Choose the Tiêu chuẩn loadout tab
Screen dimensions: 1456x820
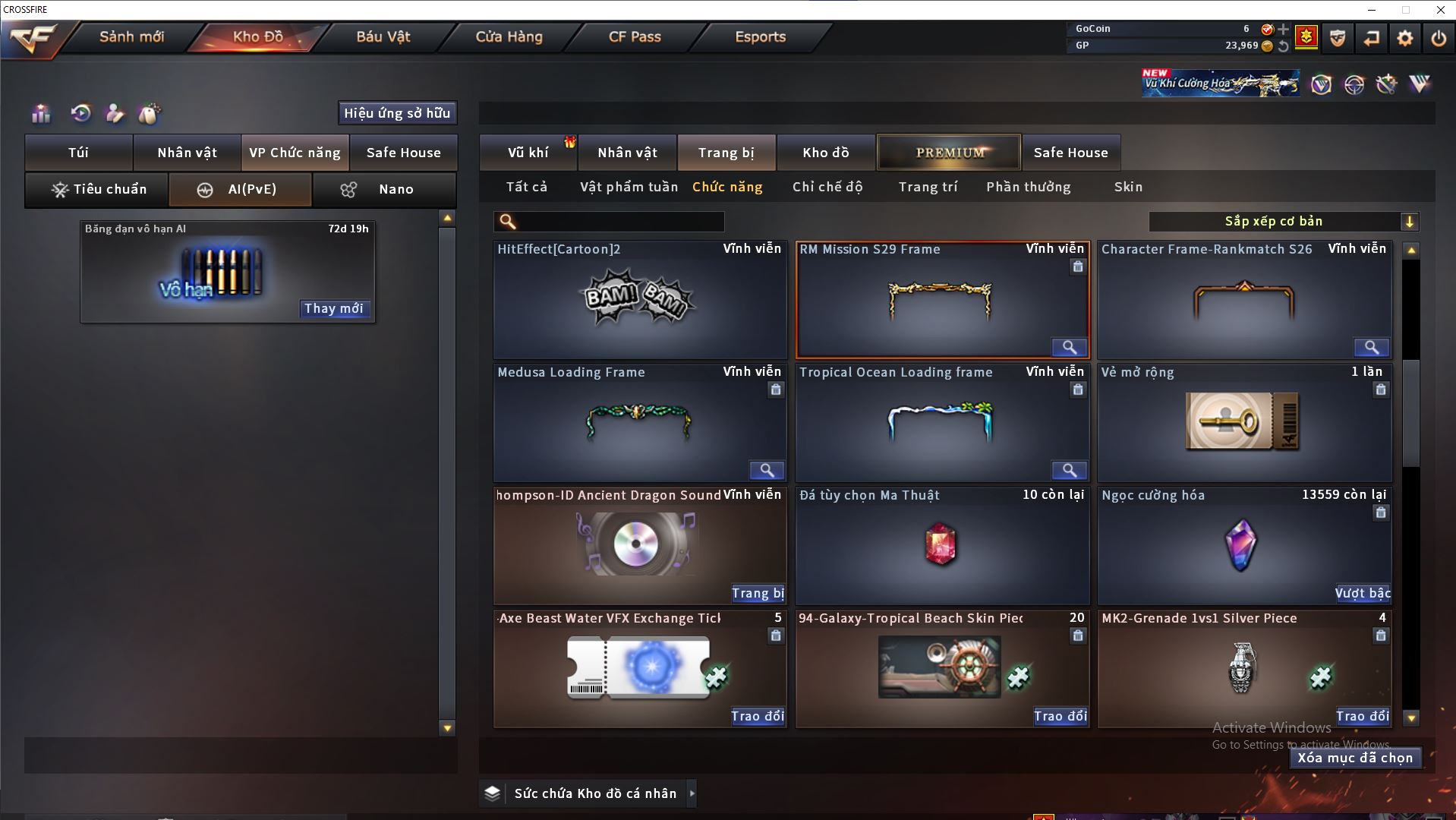click(x=97, y=190)
